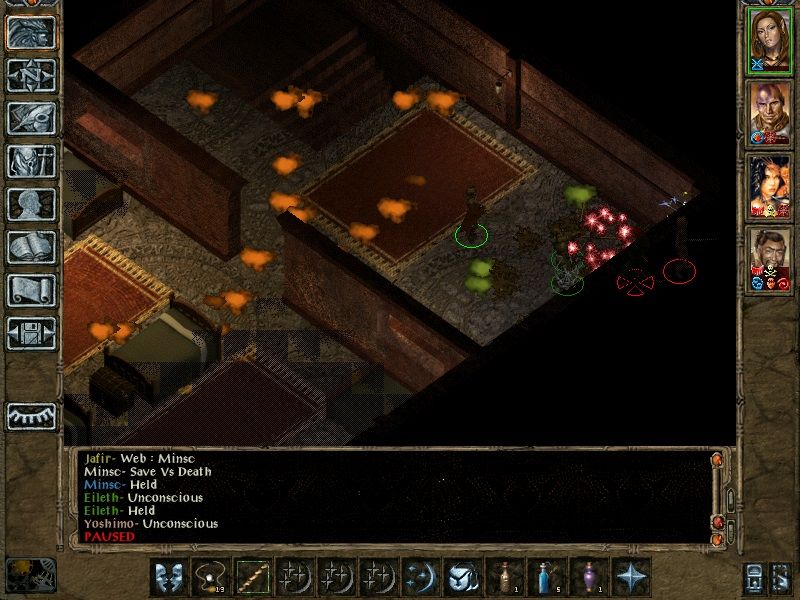
Task: Click the rest button with closed eye
Action: 31,416
